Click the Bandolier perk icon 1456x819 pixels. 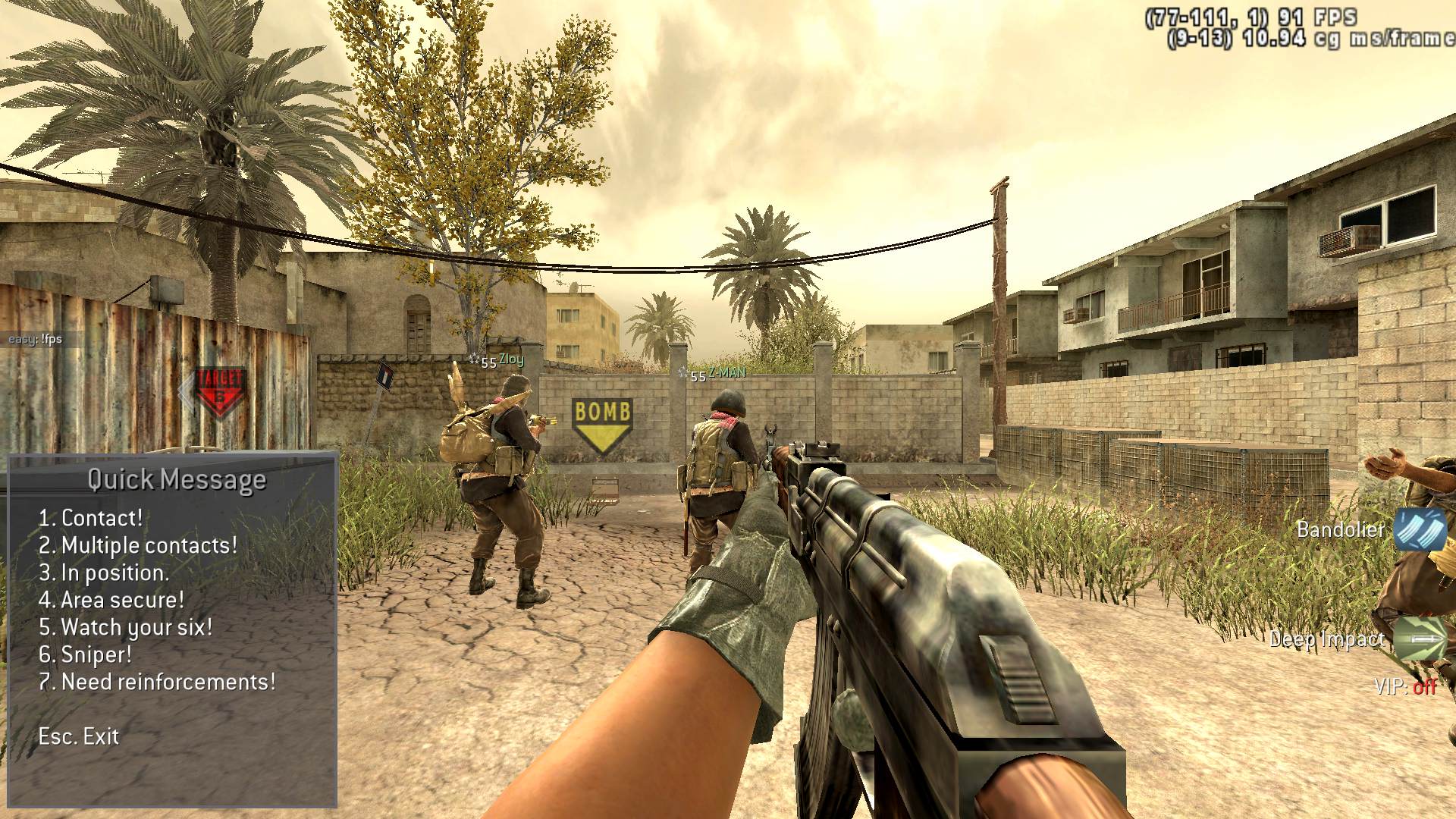tap(1420, 529)
